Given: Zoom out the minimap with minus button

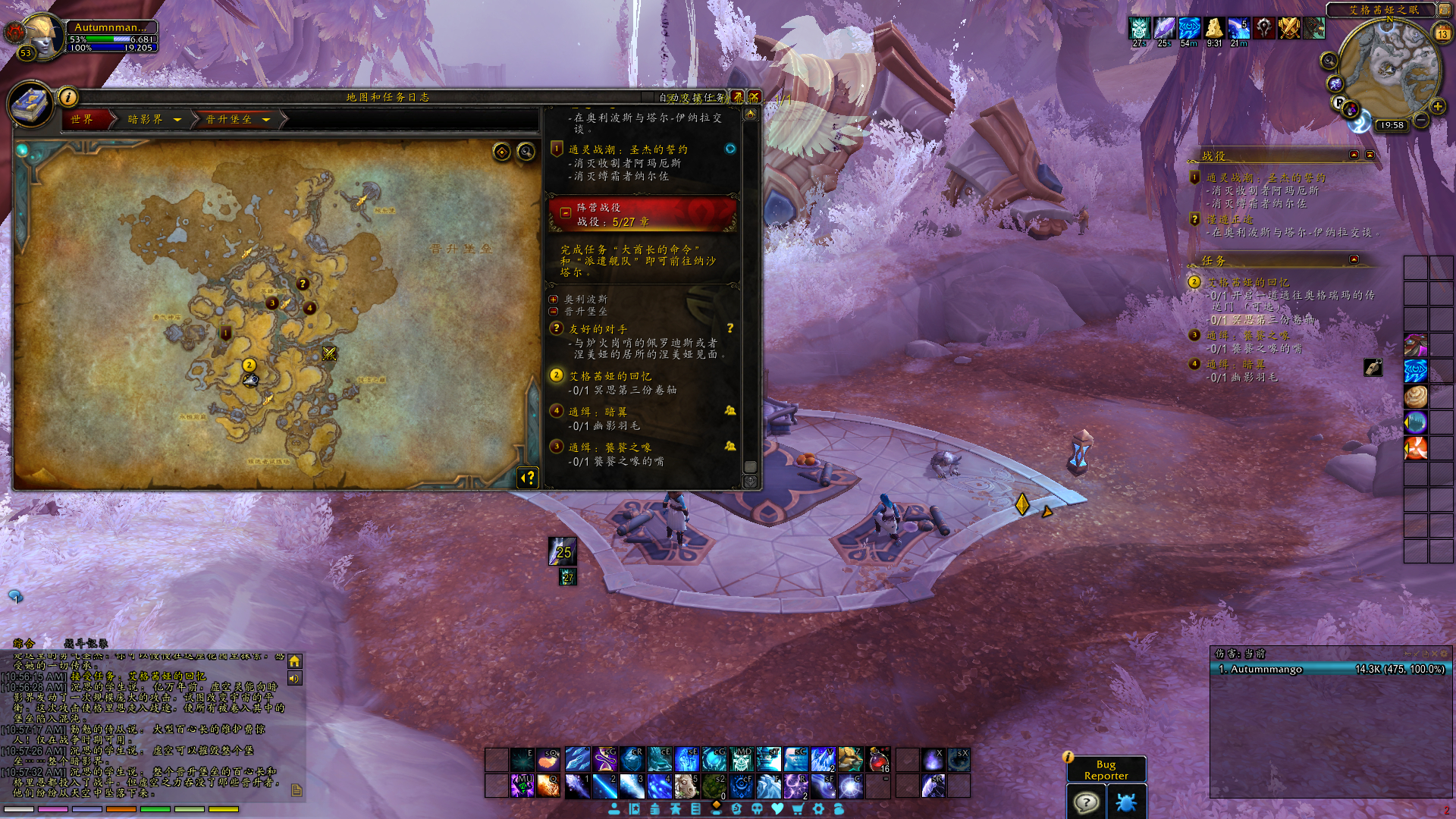Looking at the screenshot, I should [1421, 120].
